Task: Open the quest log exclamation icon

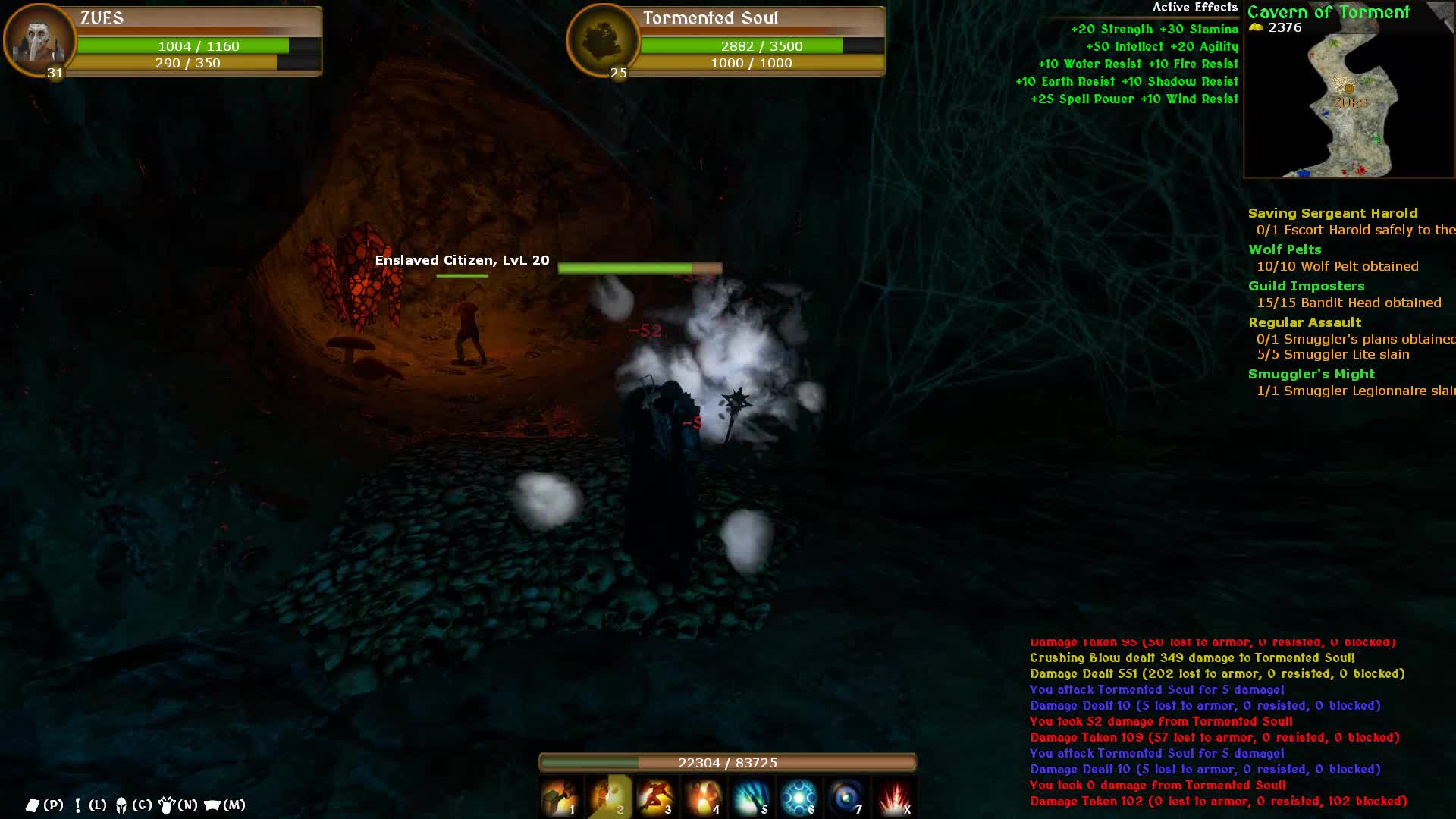Action: click(x=77, y=805)
